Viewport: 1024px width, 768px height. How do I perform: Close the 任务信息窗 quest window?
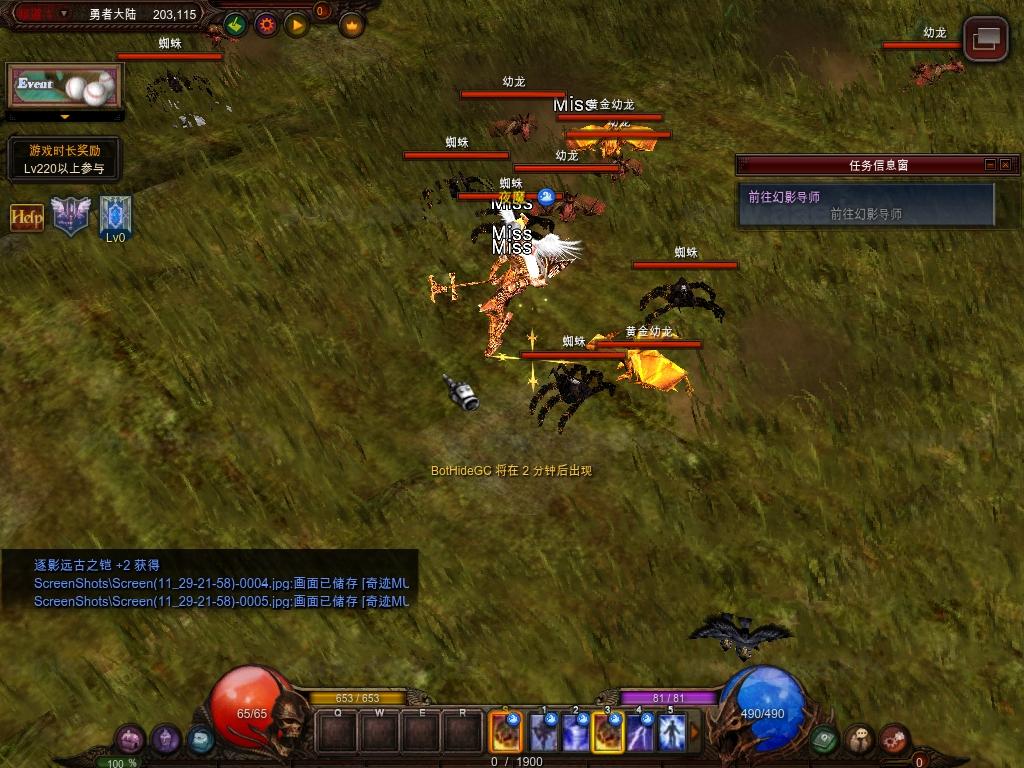click(x=1006, y=165)
